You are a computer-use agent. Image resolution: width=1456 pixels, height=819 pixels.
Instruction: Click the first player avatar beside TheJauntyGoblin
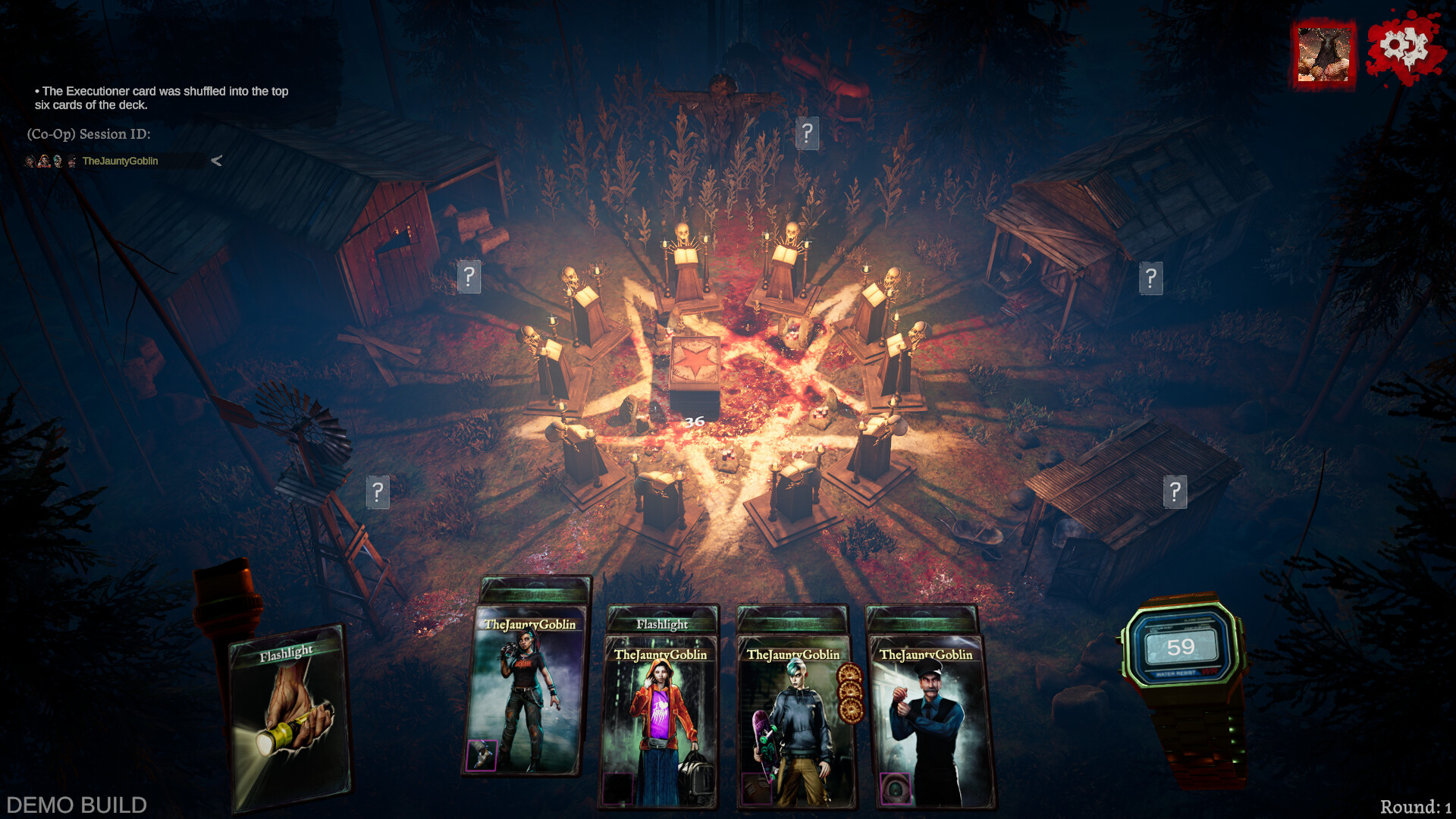click(x=29, y=161)
